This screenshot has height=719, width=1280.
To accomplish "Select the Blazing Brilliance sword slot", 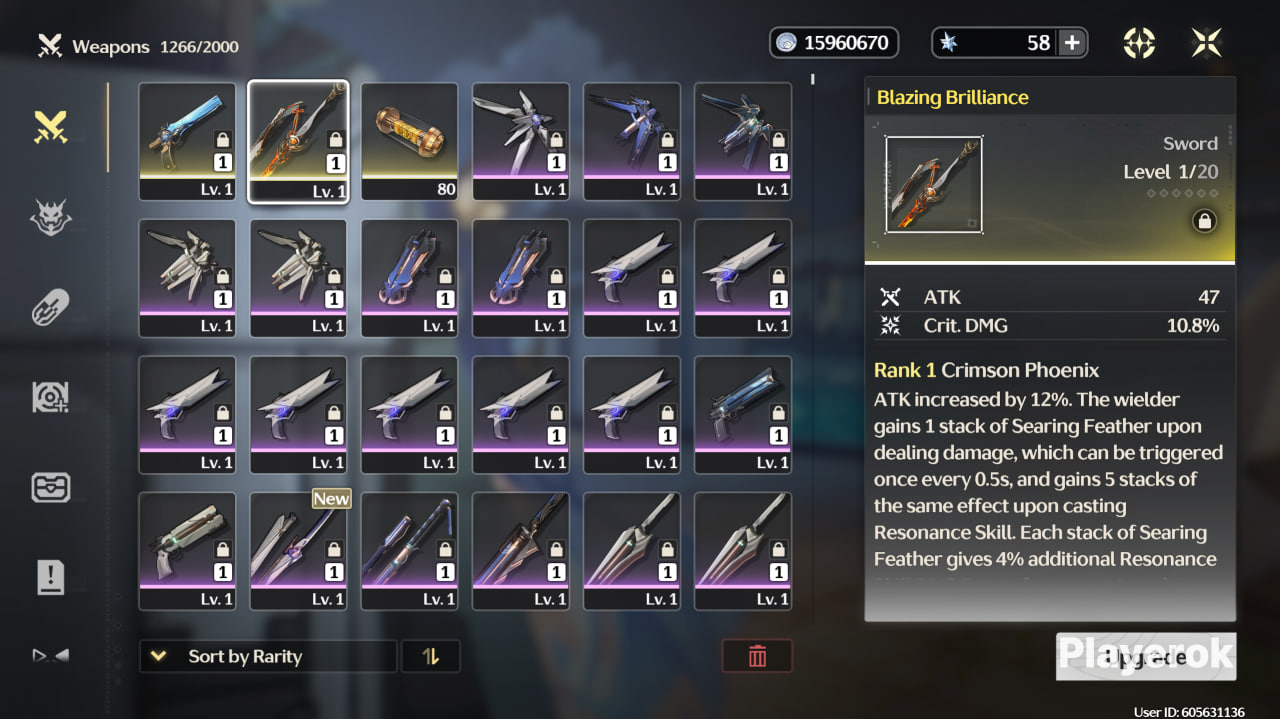I will point(298,141).
